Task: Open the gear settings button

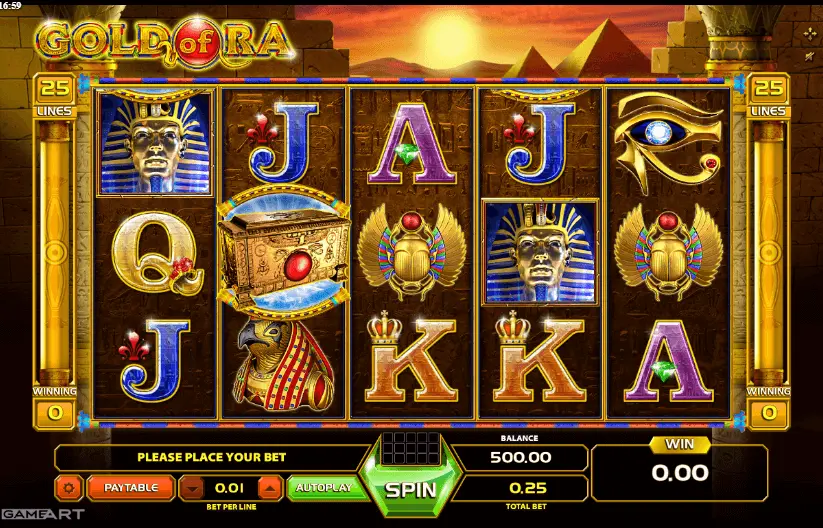Action: [69, 488]
